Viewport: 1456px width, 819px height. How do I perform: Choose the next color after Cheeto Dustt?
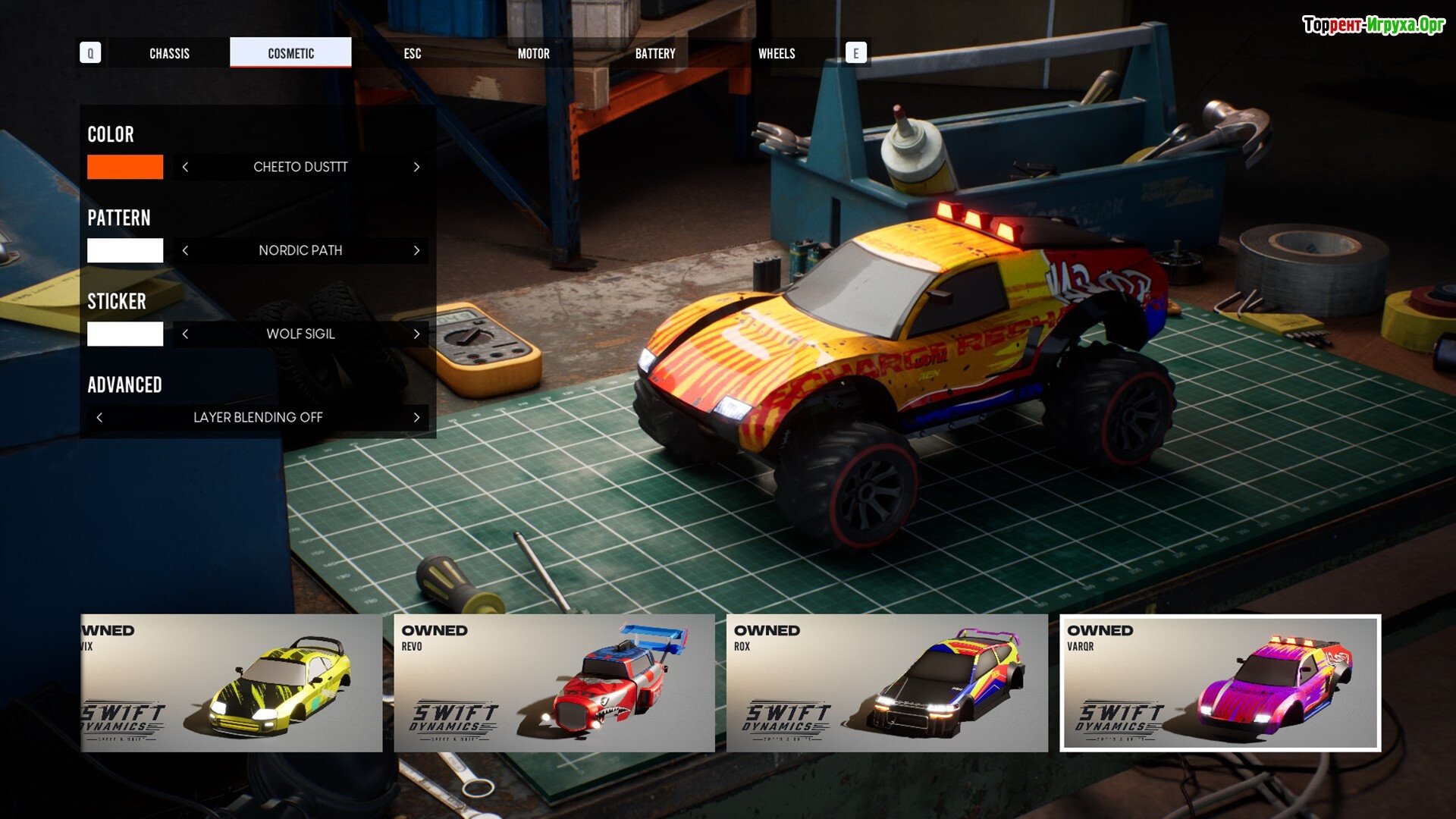click(416, 167)
